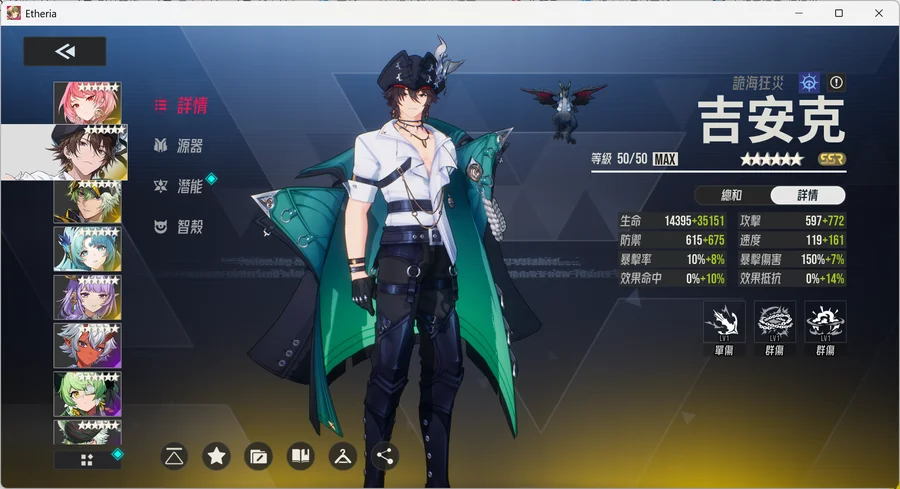Open the grid view button below portraits
The width and height of the screenshot is (900, 489).
86,459
